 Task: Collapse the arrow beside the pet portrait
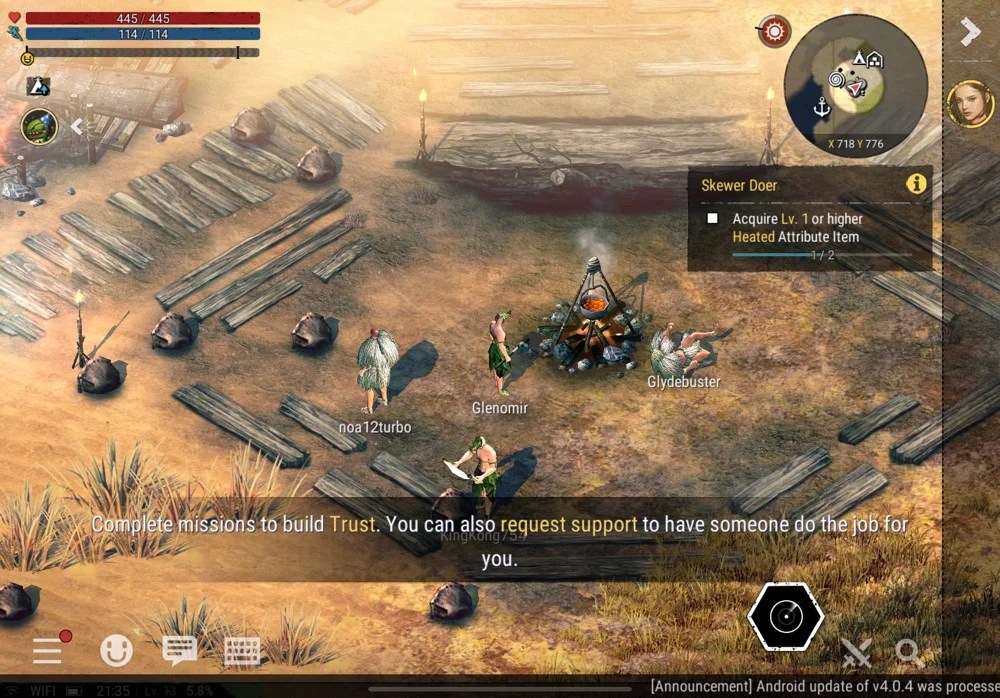[75, 127]
